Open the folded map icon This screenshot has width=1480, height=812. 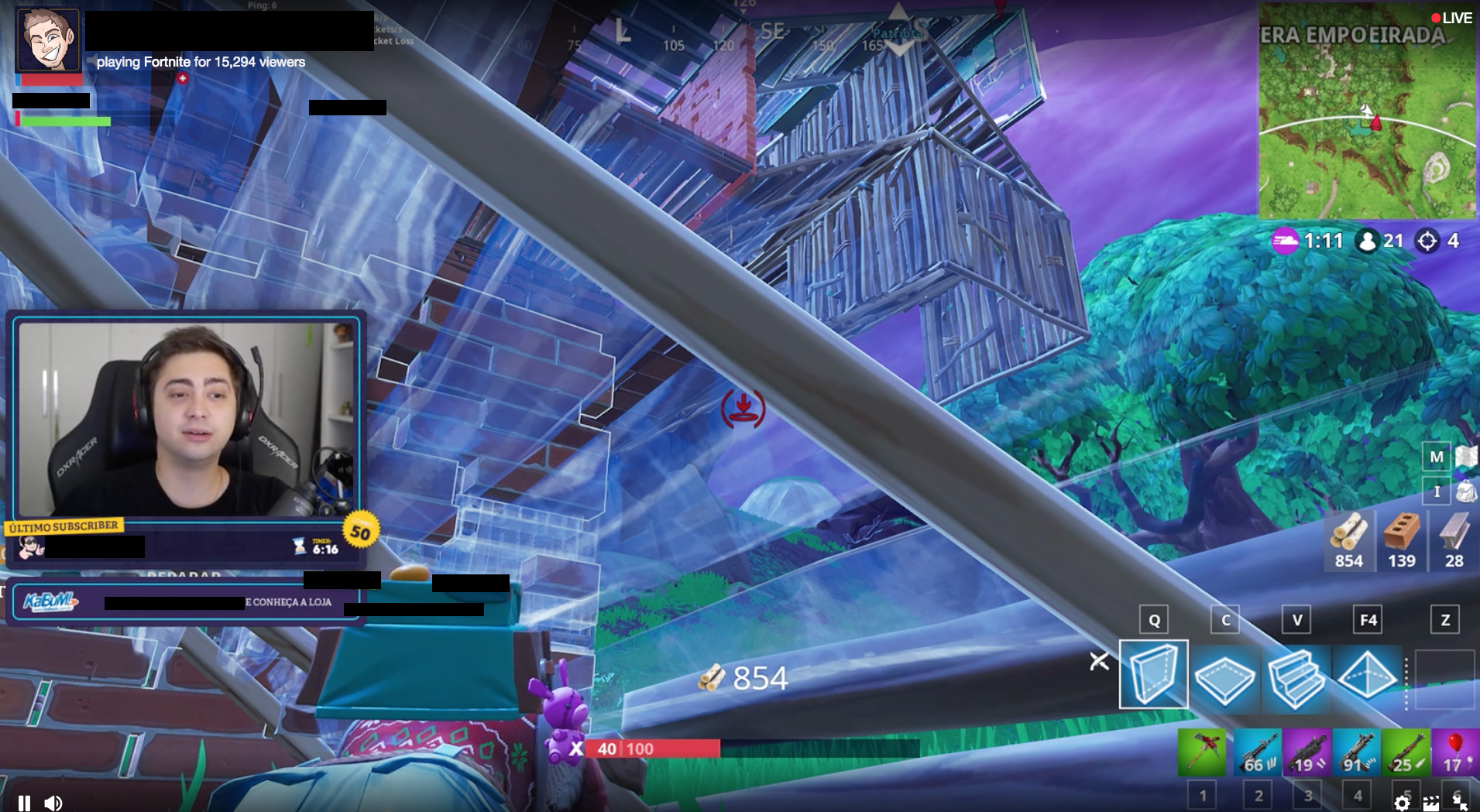click(1465, 457)
